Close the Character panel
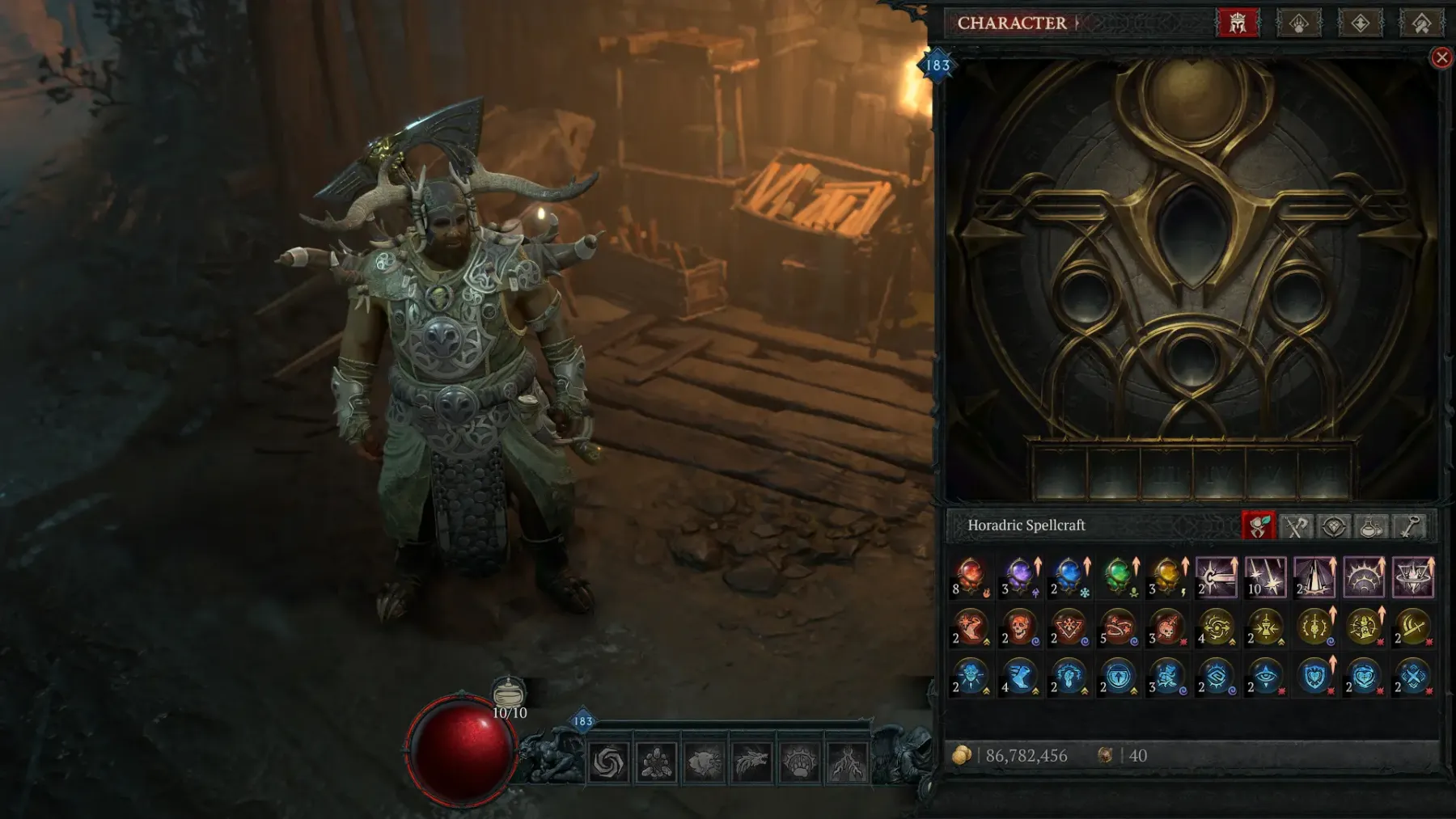The image size is (1456, 819). click(x=1441, y=57)
